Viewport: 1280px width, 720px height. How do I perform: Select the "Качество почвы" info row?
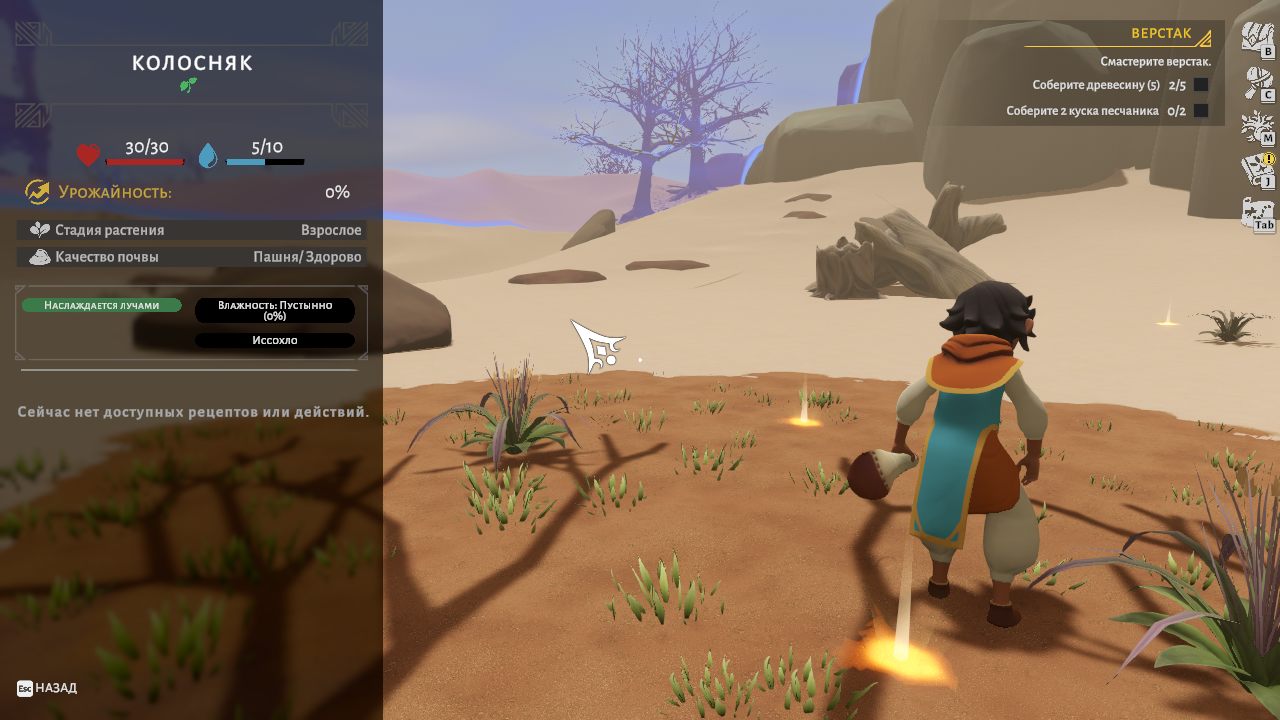[x=191, y=257]
